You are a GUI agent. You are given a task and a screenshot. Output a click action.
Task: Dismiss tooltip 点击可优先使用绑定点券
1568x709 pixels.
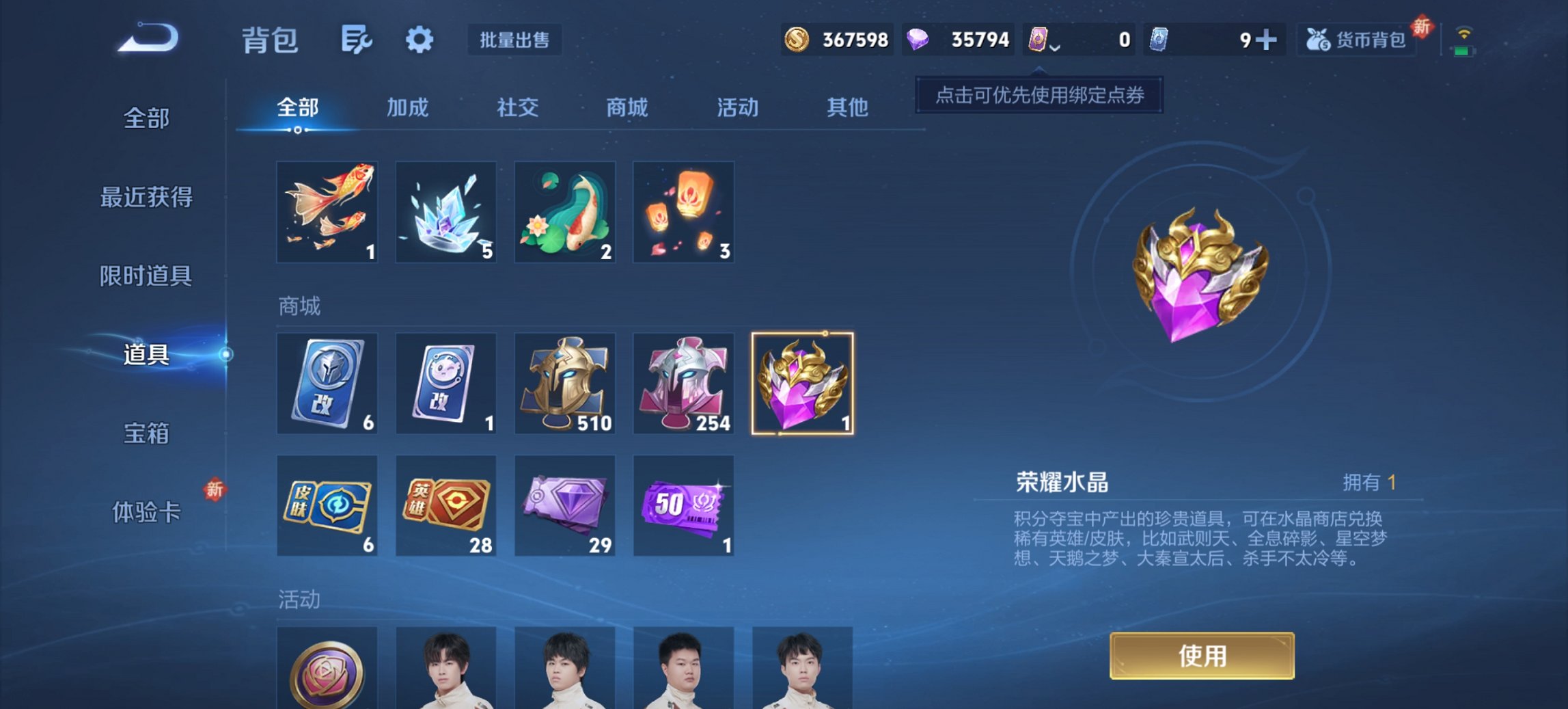[1039, 96]
